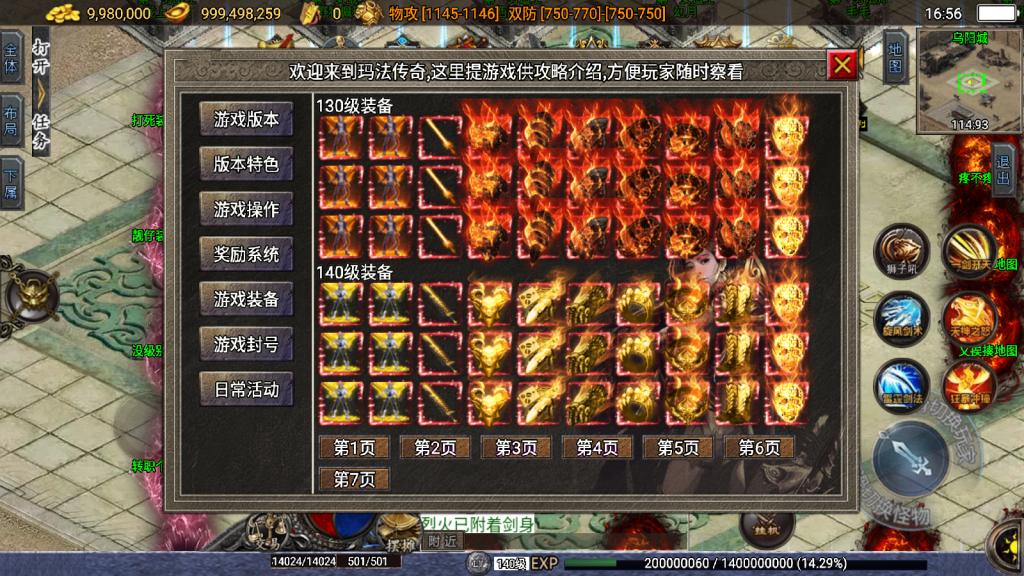The height and width of the screenshot is (576, 1024).
Task: Close the game guide window
Action: tap(843, 65)
